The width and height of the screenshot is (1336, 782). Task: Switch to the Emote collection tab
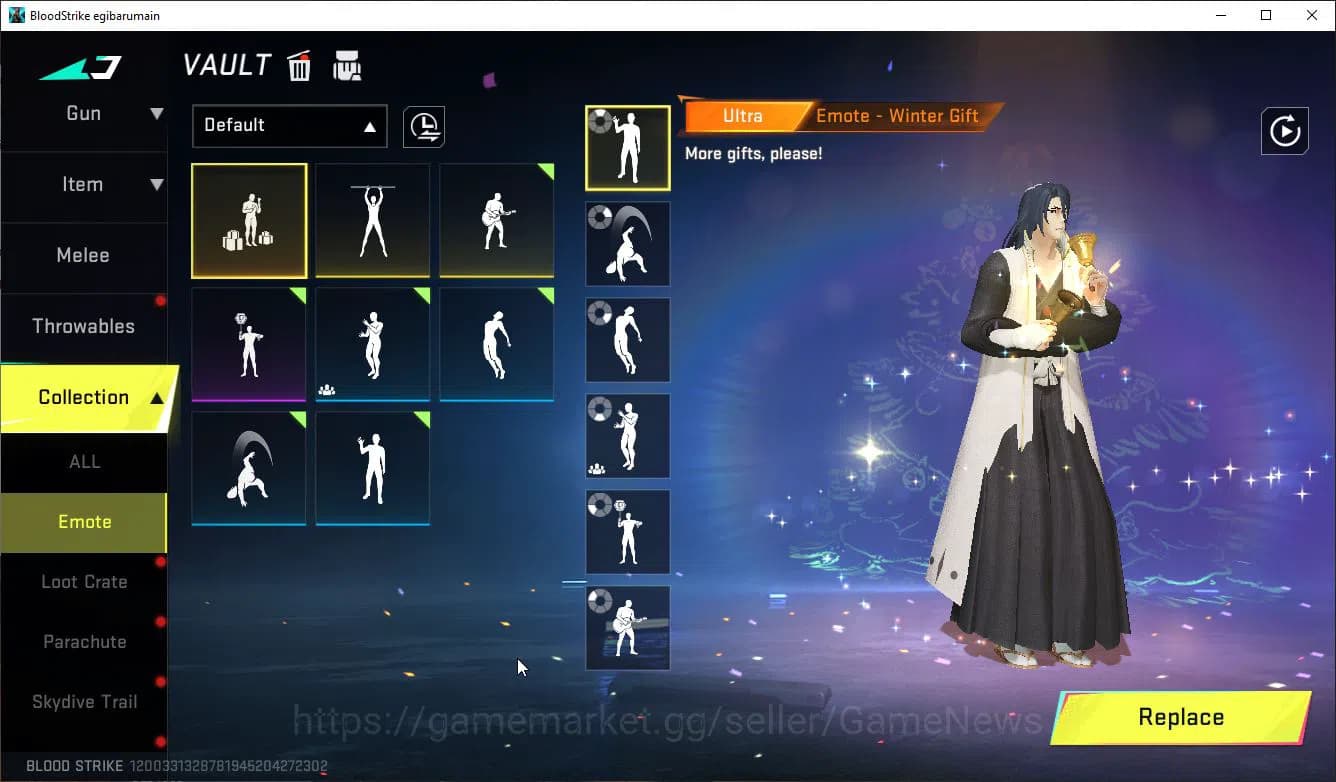tap(84, 521)
